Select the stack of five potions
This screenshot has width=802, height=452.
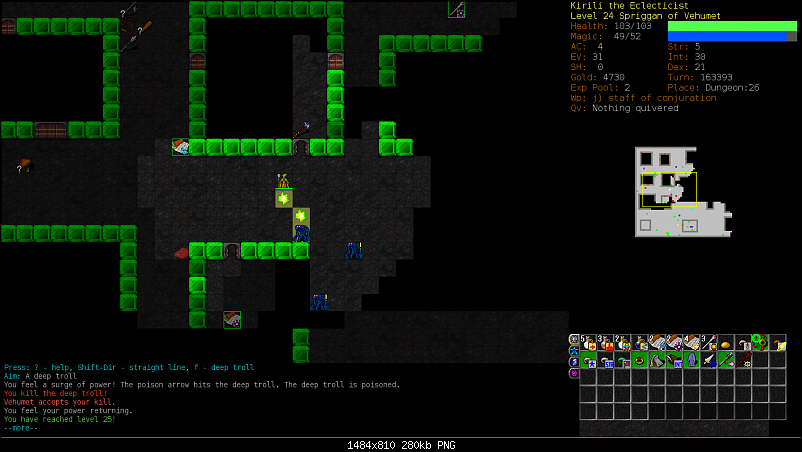588,343
